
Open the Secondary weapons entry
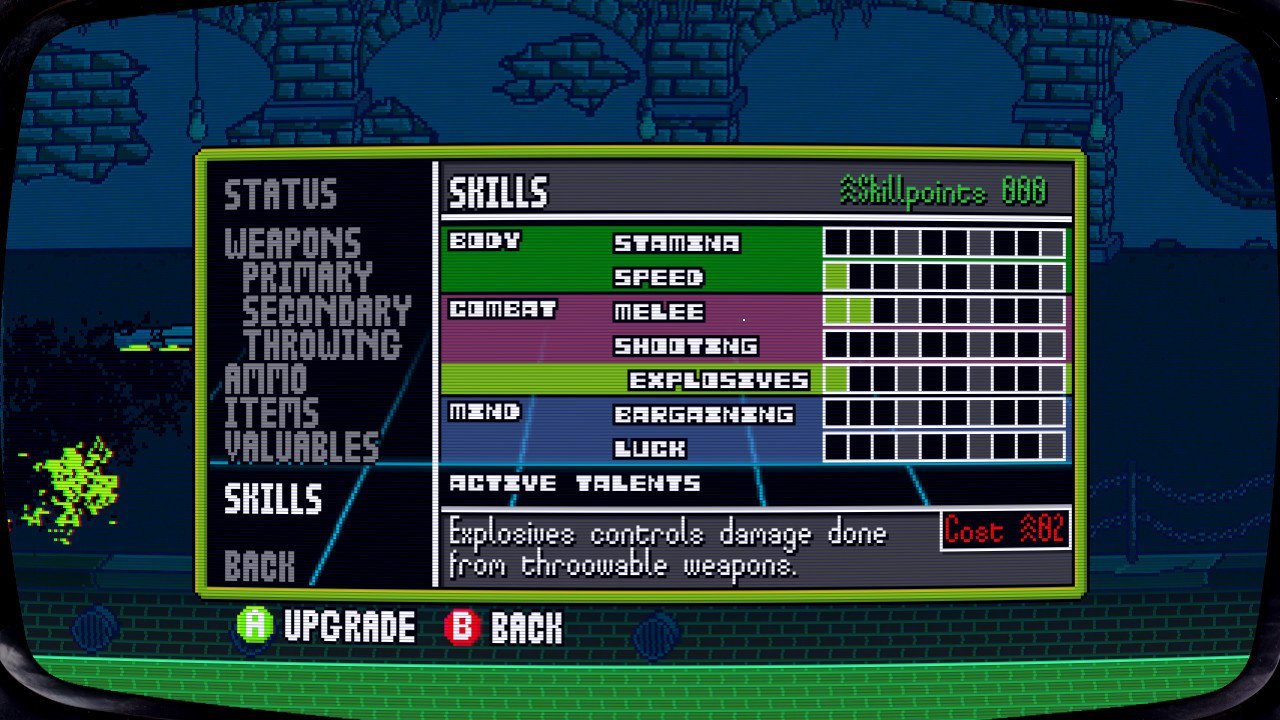point(326,311)
